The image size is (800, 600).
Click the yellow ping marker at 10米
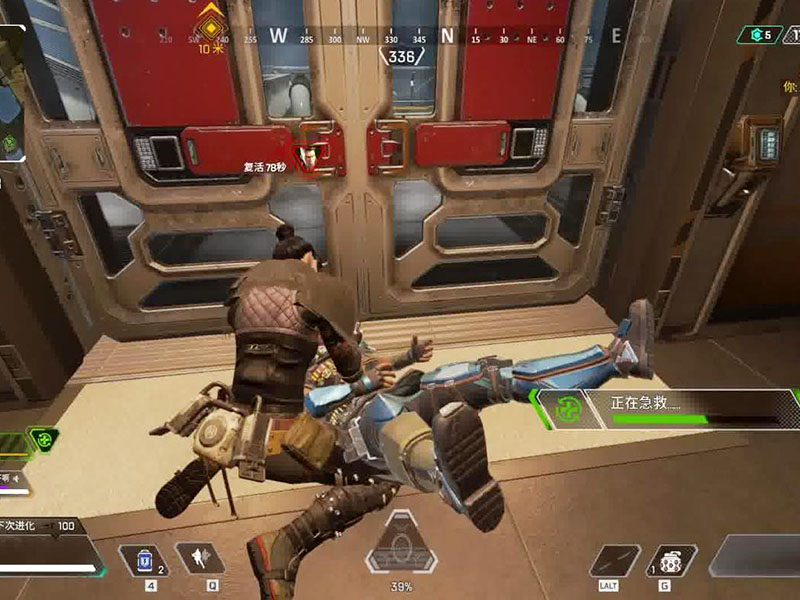tap(211, 17)
